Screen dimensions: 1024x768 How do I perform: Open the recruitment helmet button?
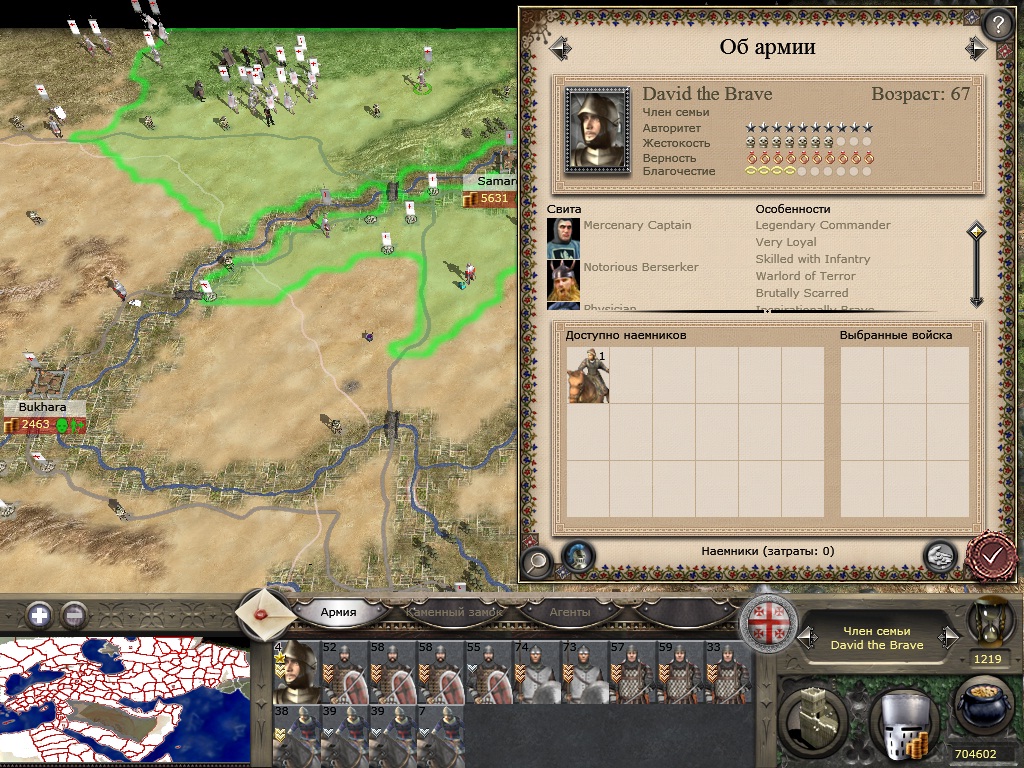pyautogui.click(x=902, y=720)
